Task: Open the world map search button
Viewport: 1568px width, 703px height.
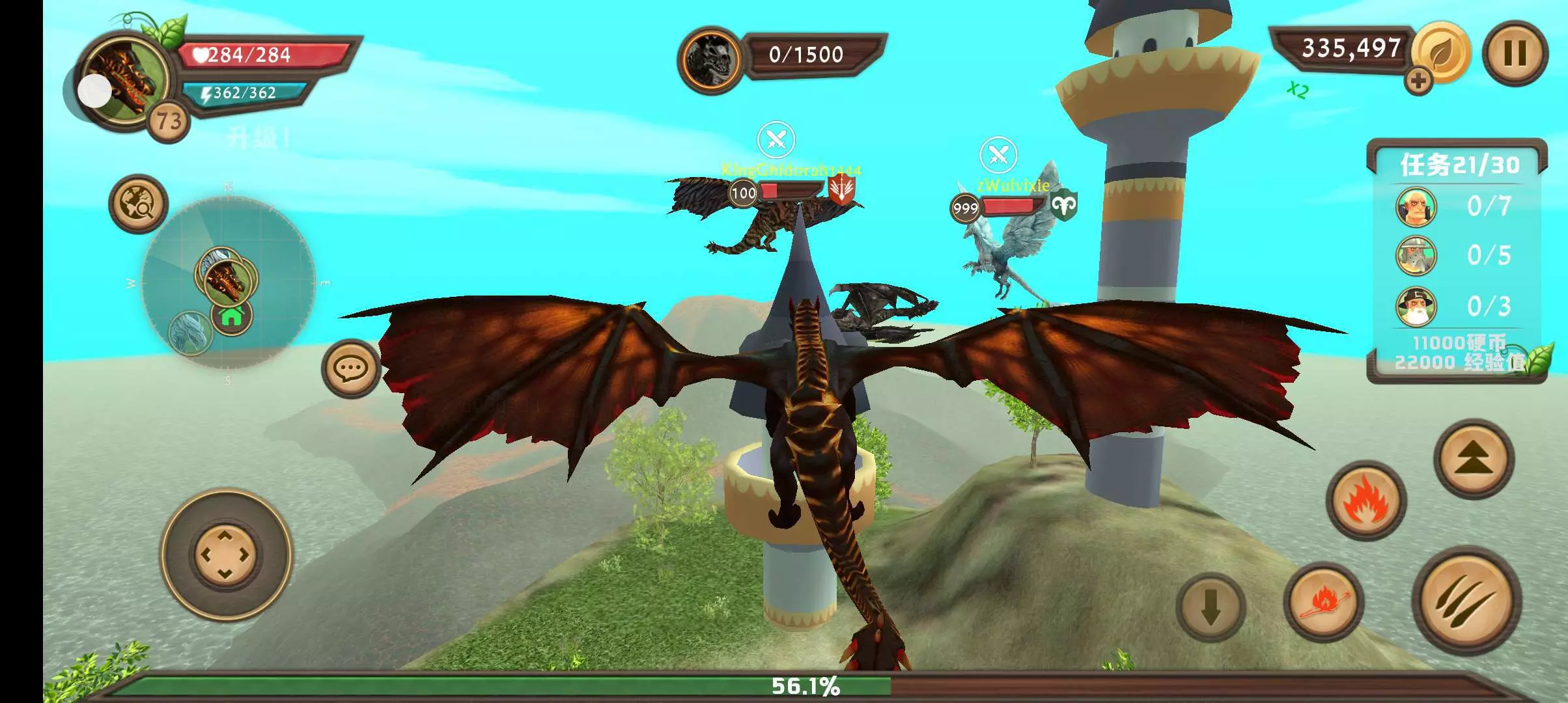Action: [138, 204]
